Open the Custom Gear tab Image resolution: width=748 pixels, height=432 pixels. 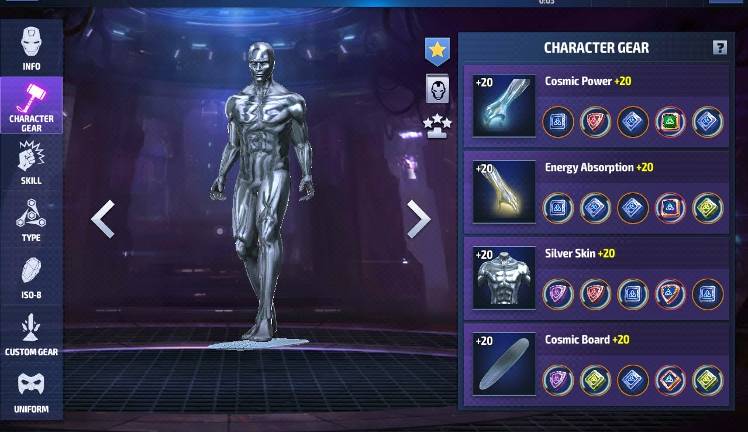31,336
